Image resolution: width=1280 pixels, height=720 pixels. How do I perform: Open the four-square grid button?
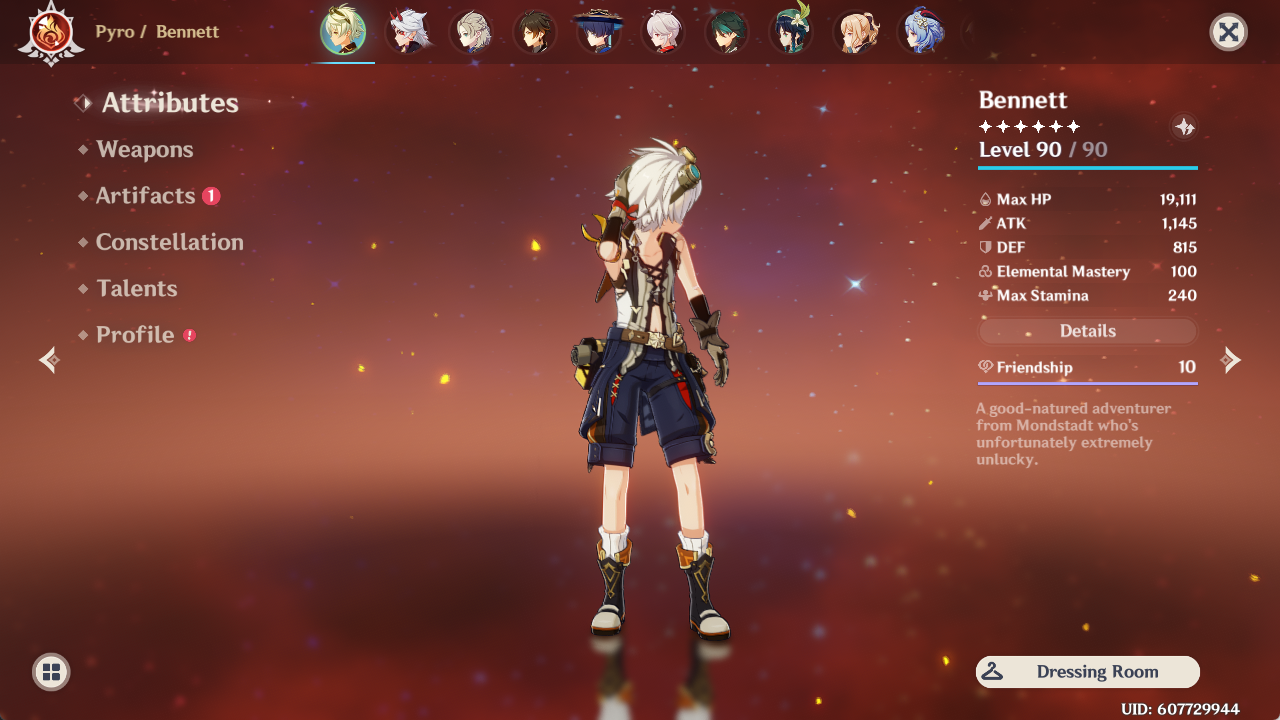51,672
